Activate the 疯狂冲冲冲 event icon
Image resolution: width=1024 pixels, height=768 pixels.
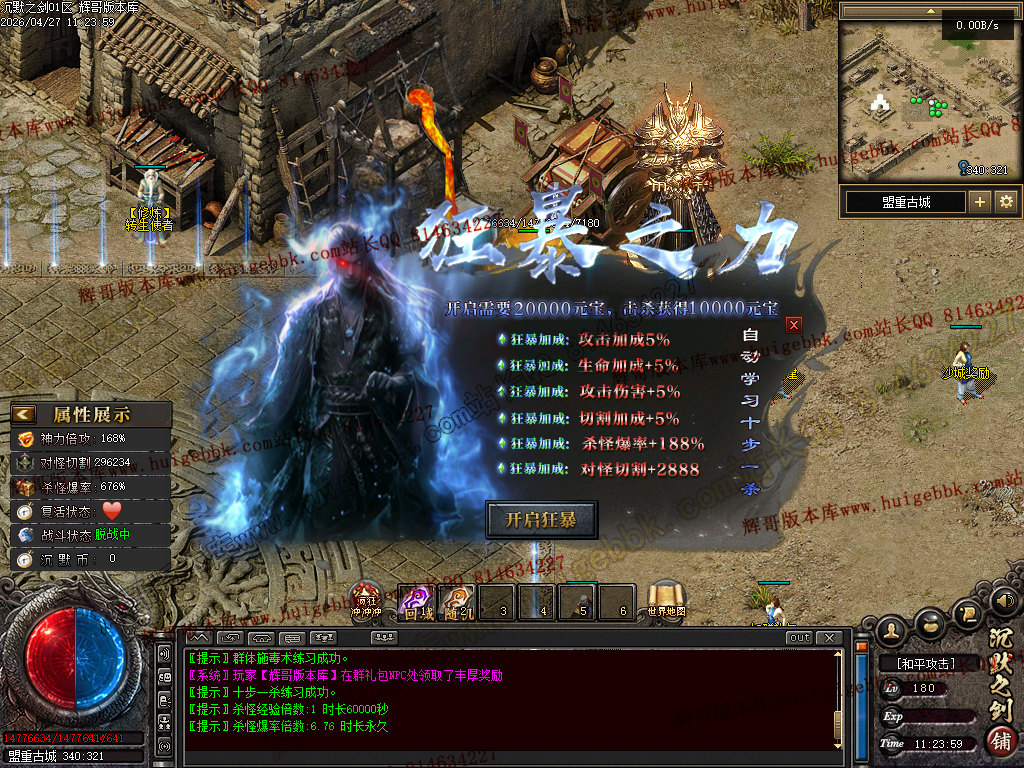(365, 601)
